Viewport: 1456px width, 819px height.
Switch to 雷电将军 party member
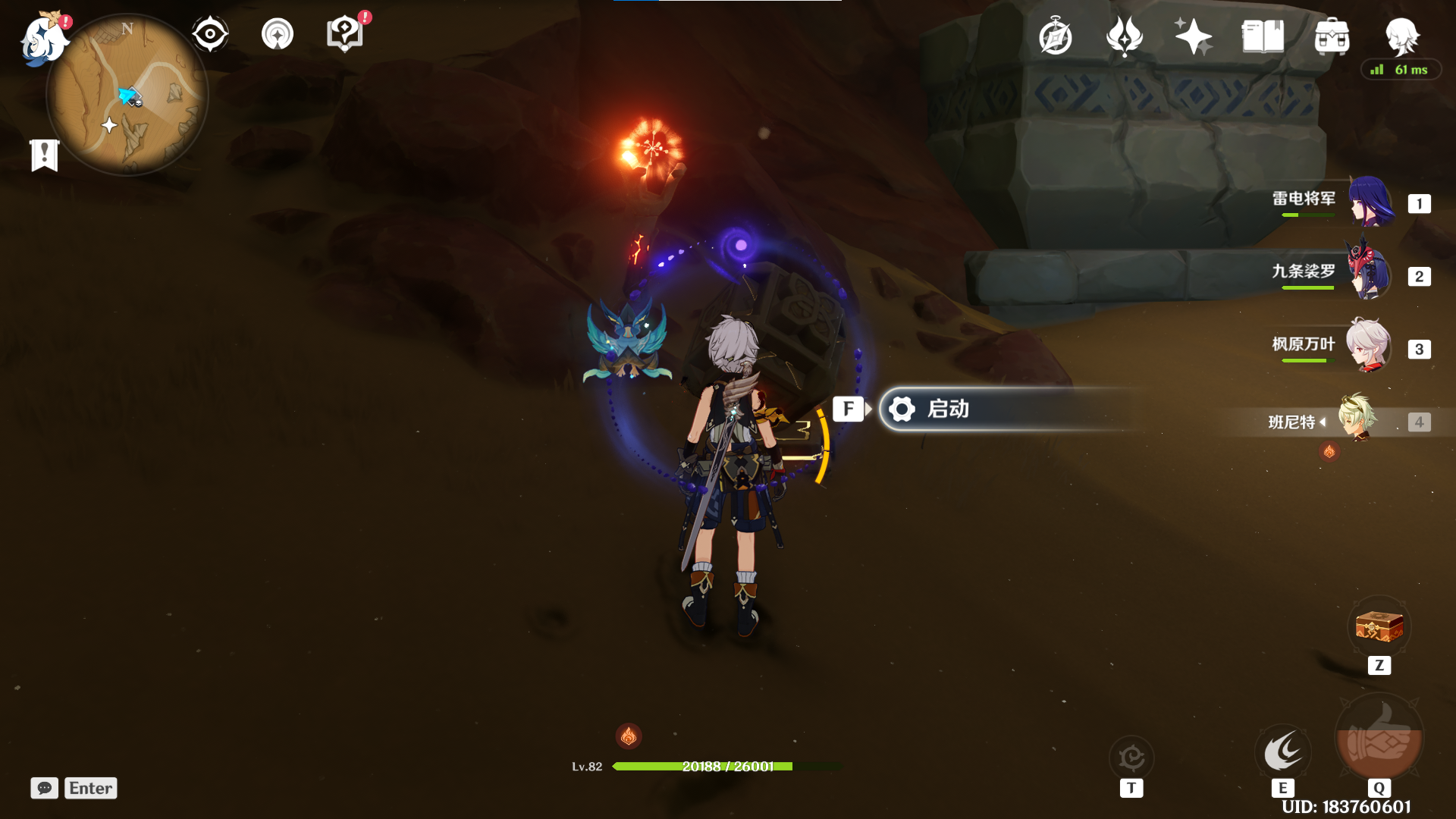pyautogui.click(x=1369, y=202)
